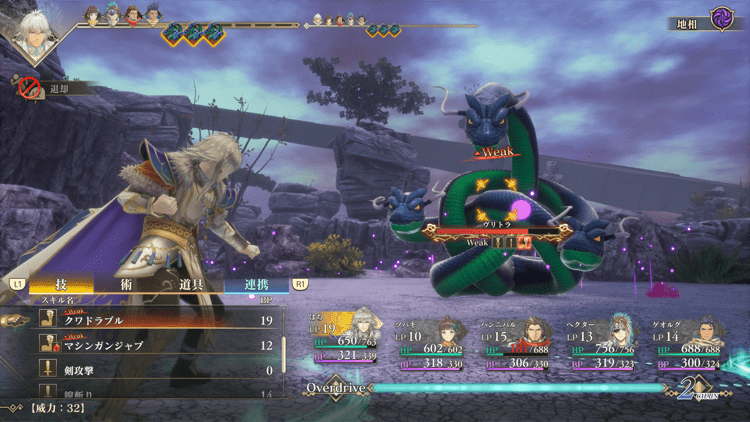
Task: Switch to the 道具 (items) tab
Action: coord(190,284)
